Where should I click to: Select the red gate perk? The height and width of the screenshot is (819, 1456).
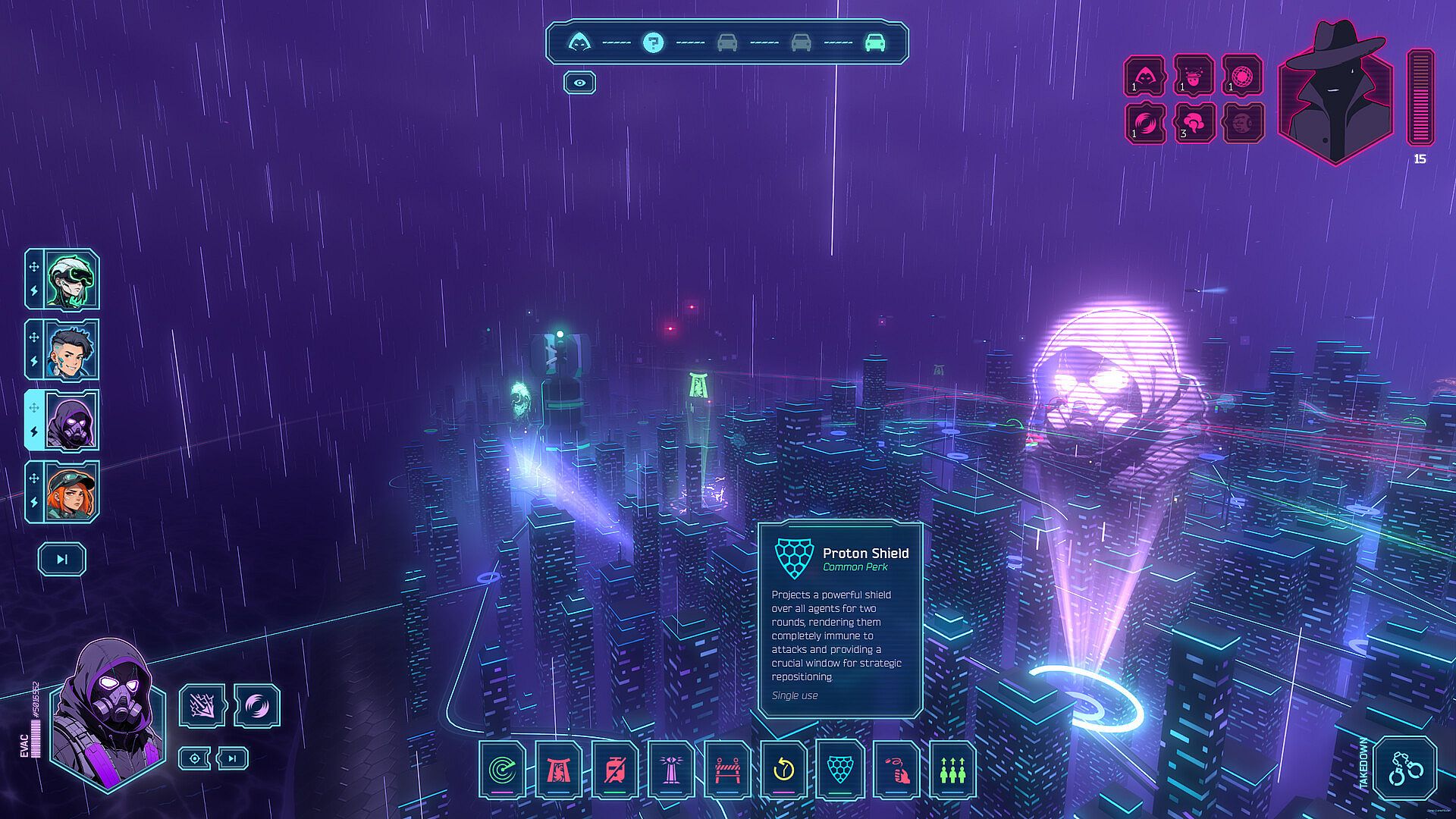pyautogui.click(x=558, y=770)
